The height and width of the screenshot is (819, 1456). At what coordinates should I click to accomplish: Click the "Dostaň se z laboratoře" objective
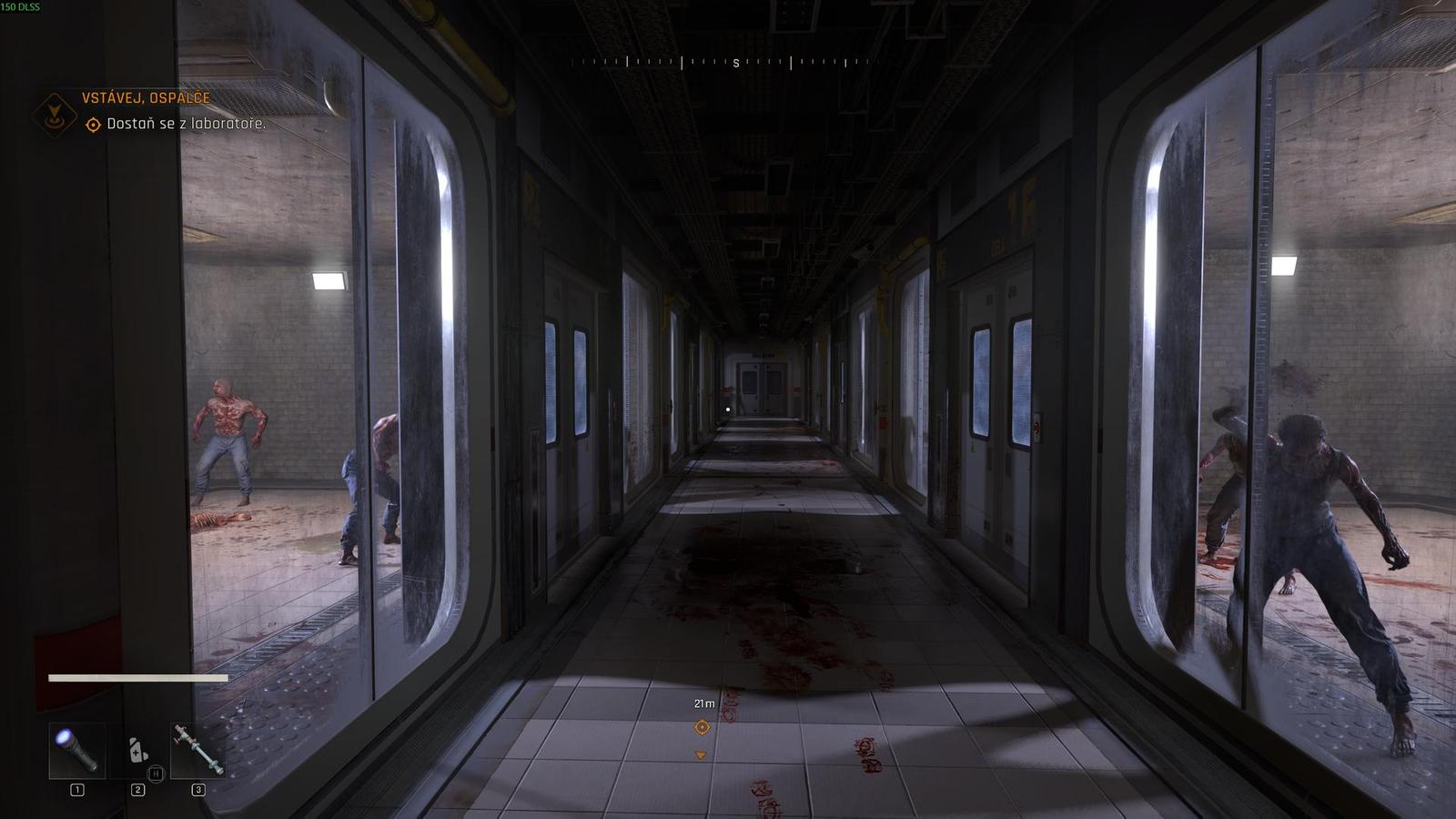pyautogui.click(x=186, y=124)
